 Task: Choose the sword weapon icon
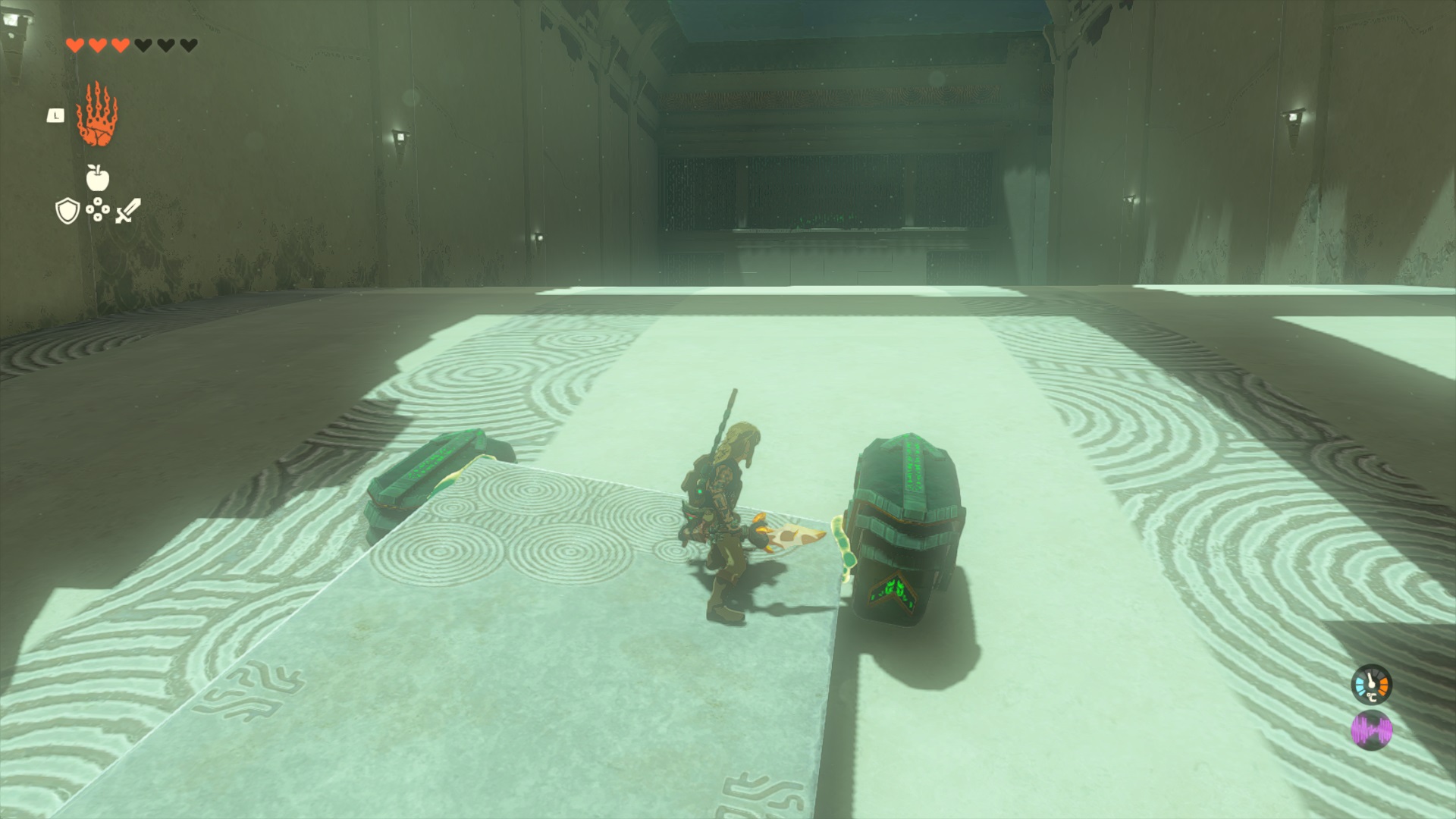pos(127,211)
